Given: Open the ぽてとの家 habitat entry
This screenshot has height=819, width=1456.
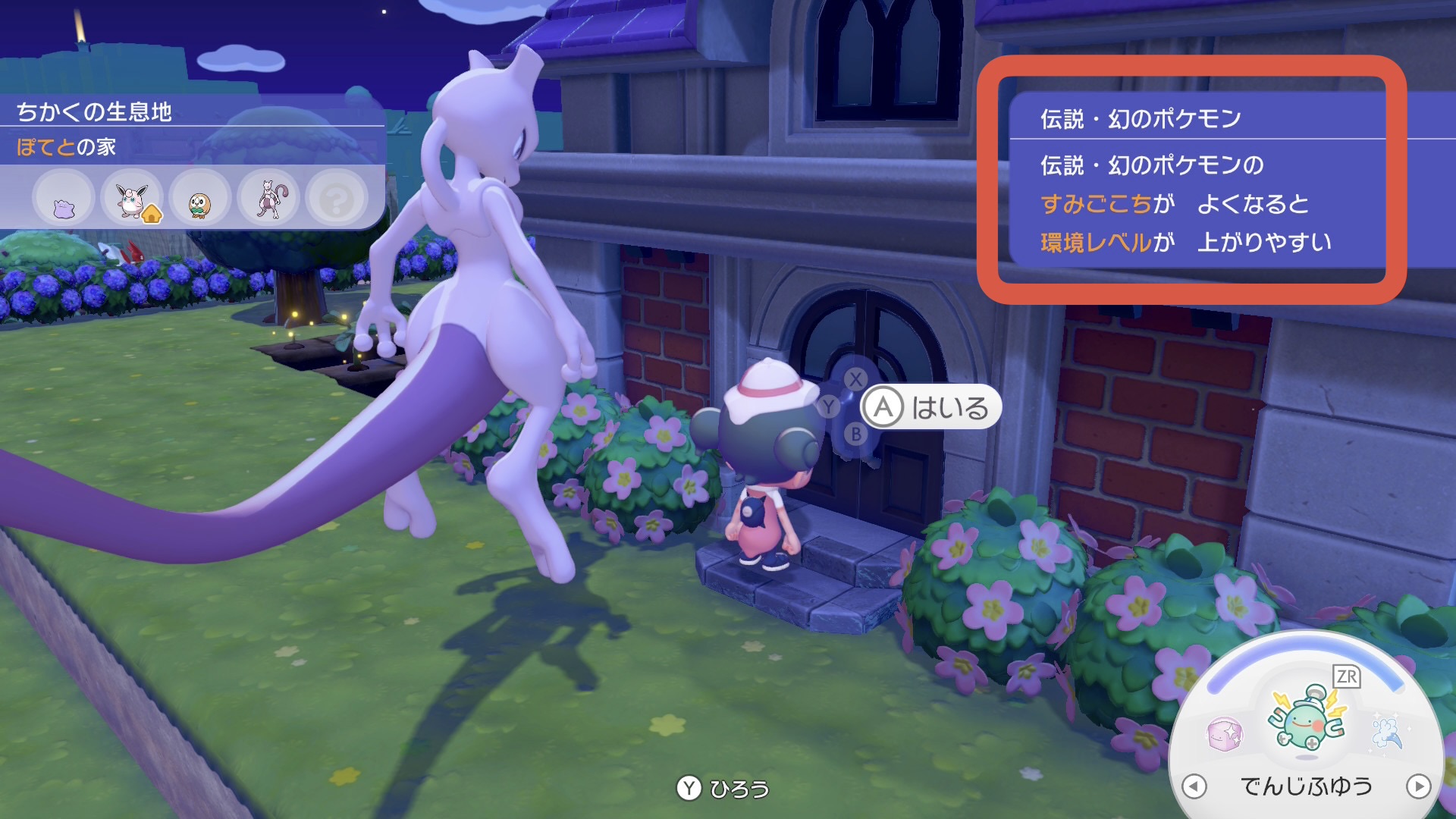Looking at the screenshot, I should (x=67, y=147).
